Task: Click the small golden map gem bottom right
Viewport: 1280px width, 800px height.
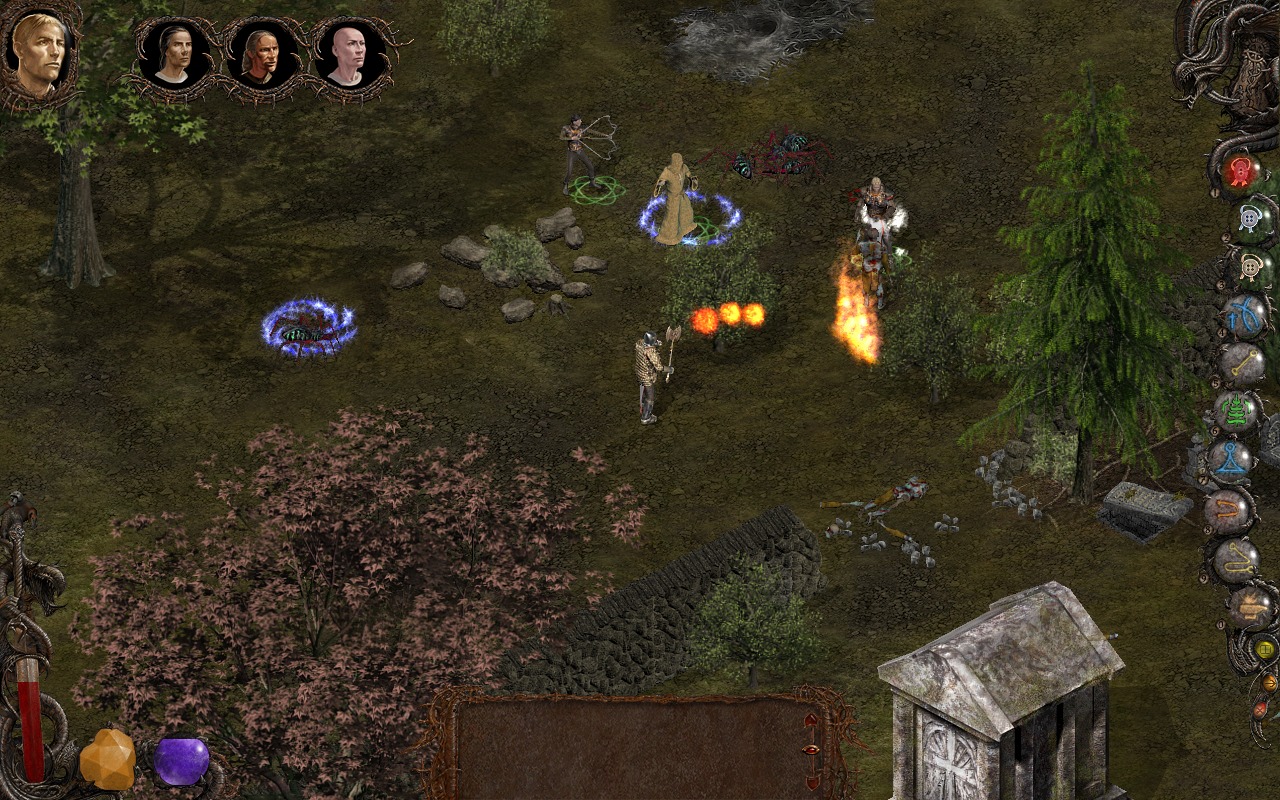Action: pos(1265,648)
